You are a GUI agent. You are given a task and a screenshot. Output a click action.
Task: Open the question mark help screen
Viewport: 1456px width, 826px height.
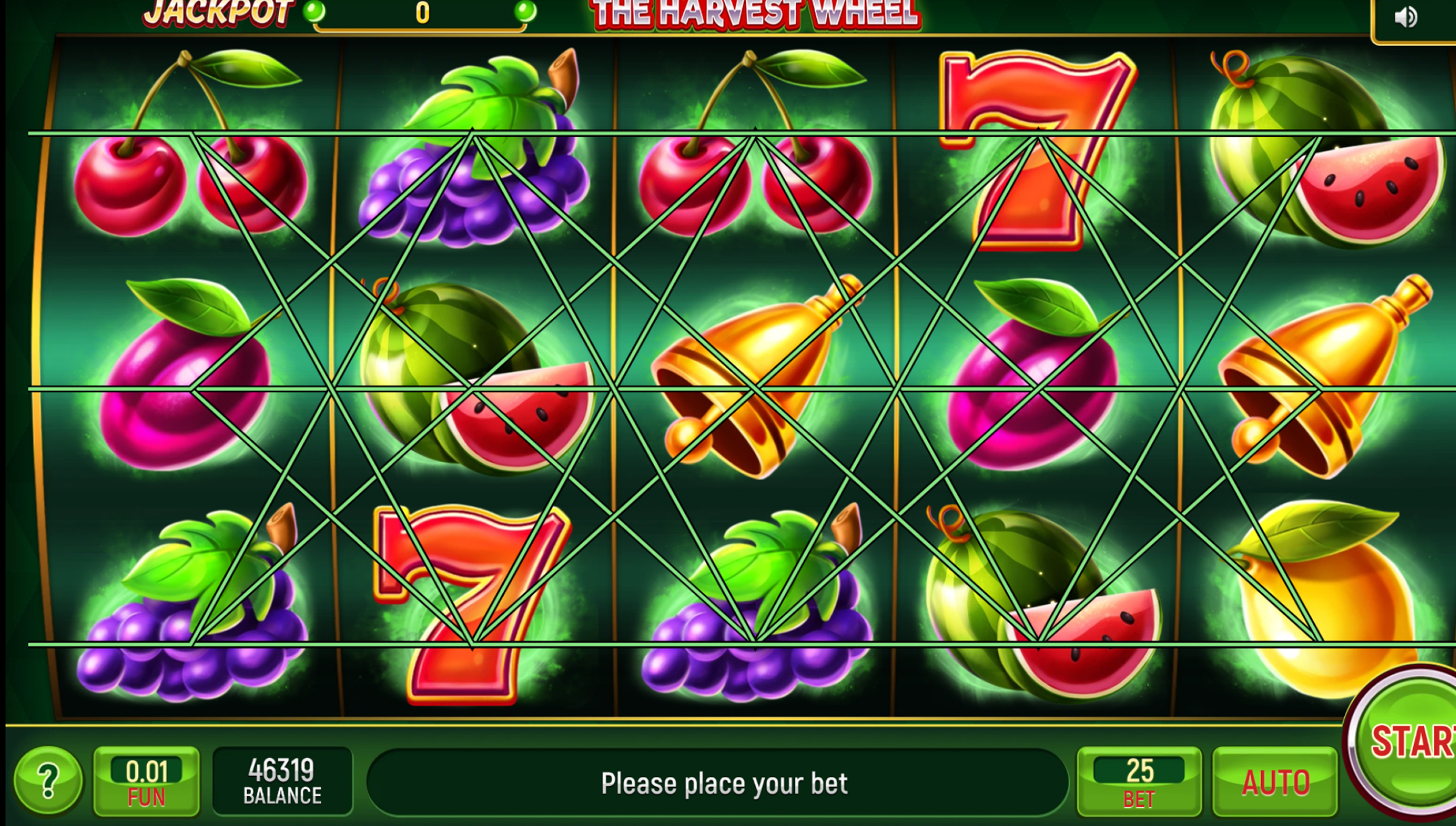pos(48,780)
